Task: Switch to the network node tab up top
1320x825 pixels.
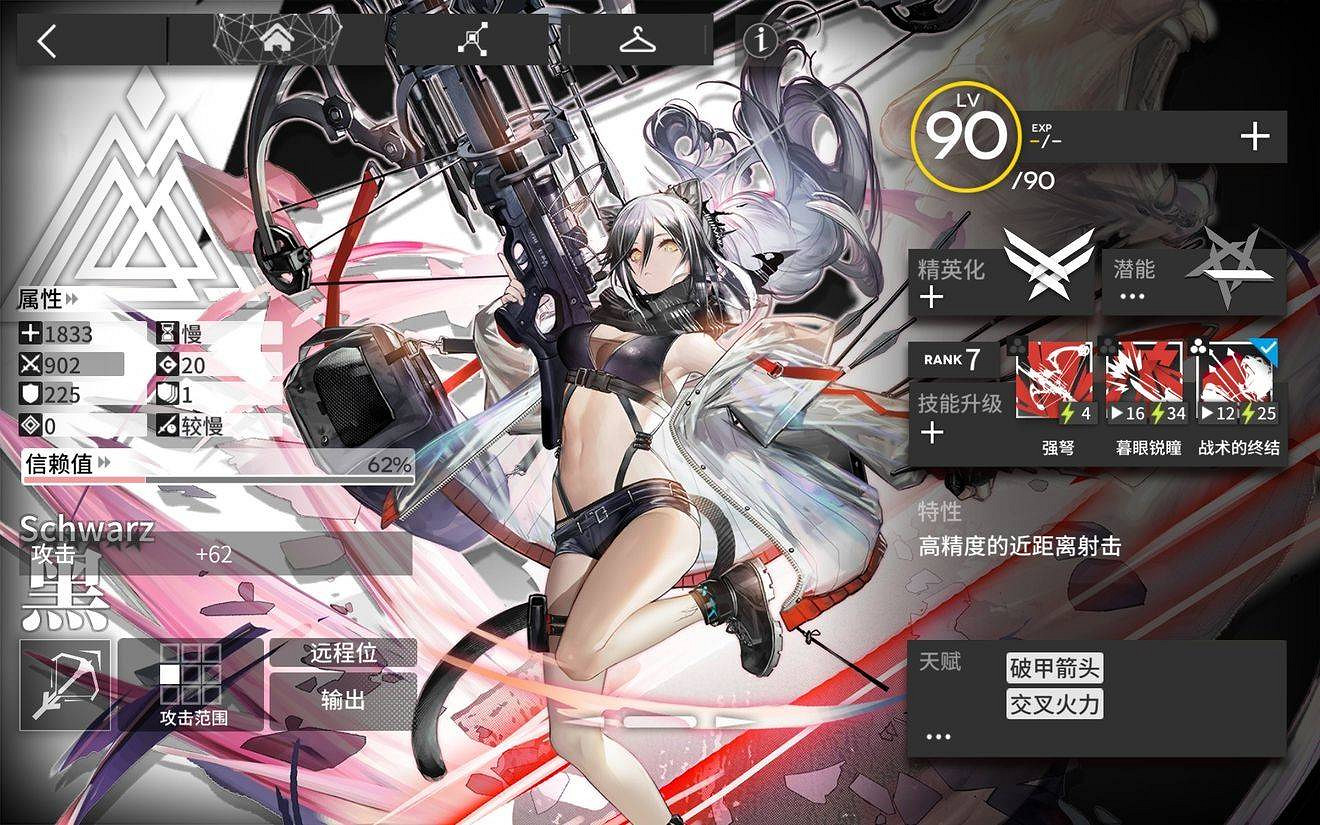Action: pos(472,38)
